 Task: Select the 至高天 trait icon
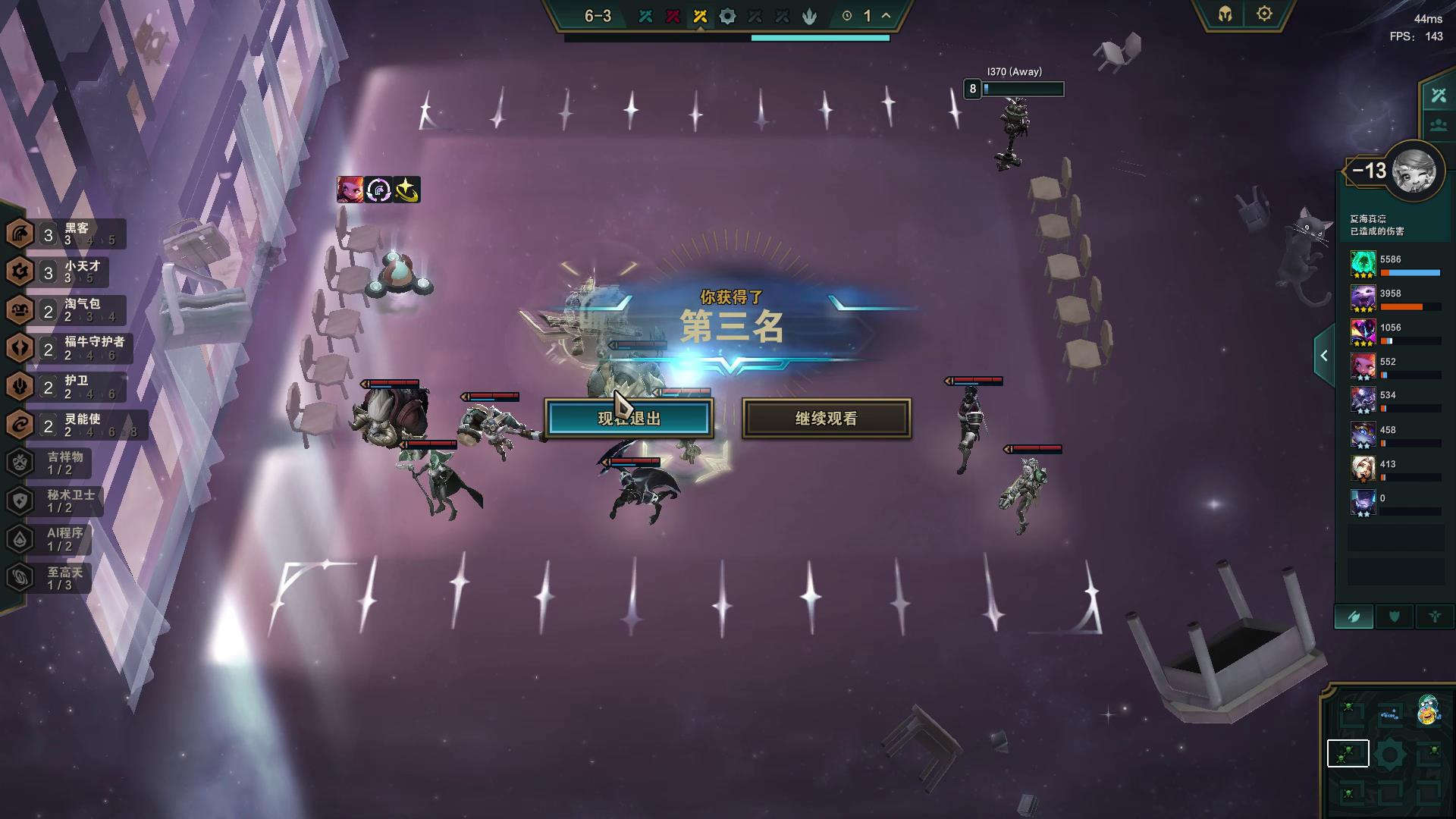pos(20,577)
